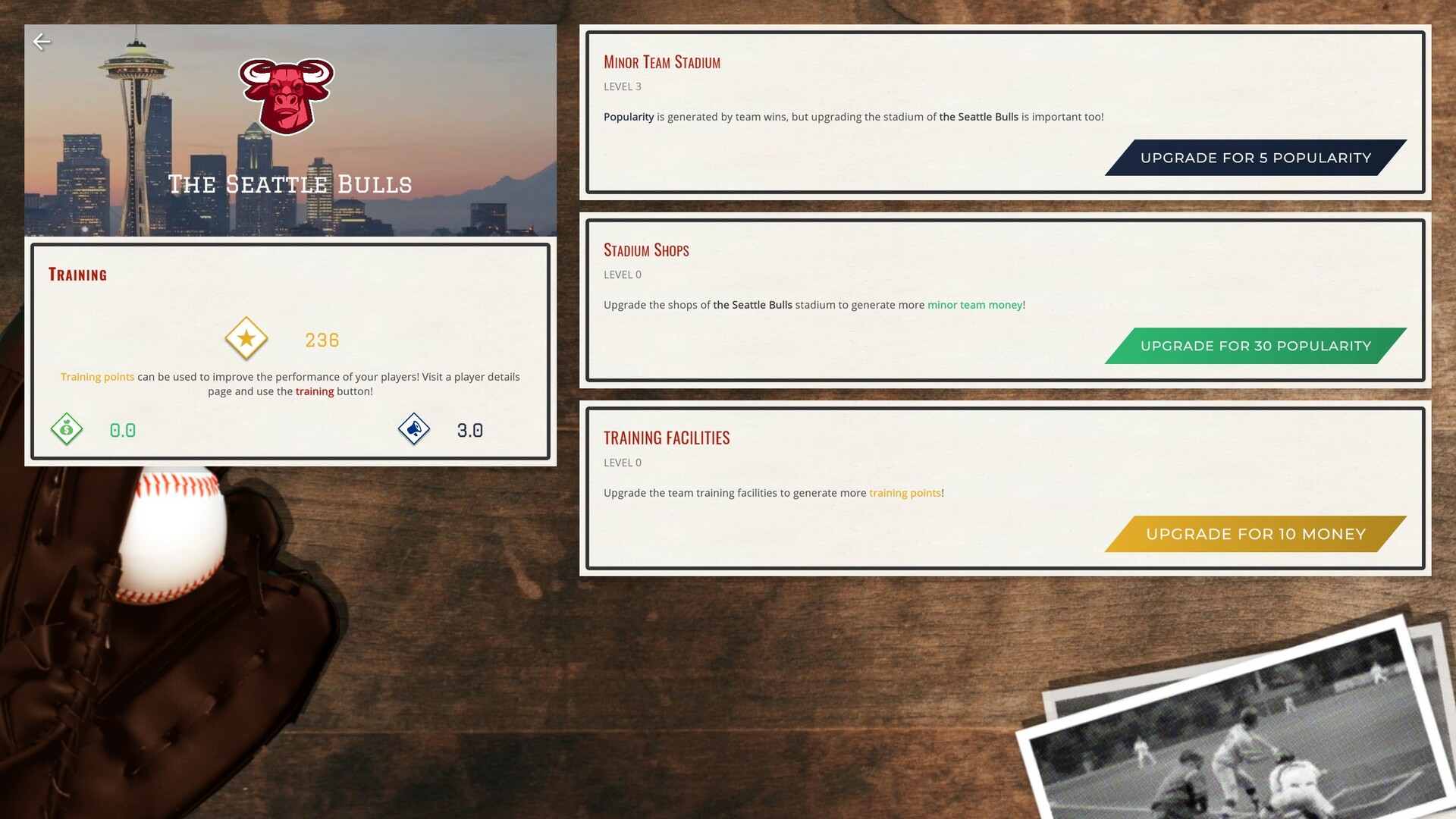Upgrade Minor Team Stadium for 5 popularity
Screen dimensions: 1456x819
pos(1255,158)
